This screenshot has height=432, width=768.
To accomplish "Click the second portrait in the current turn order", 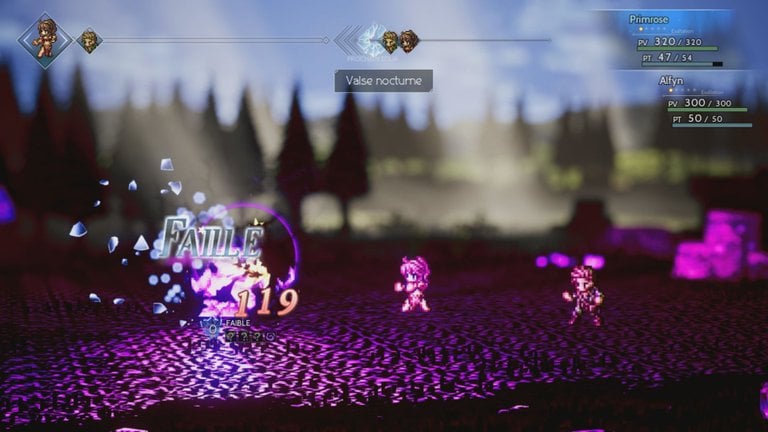I will pos(90,41).
